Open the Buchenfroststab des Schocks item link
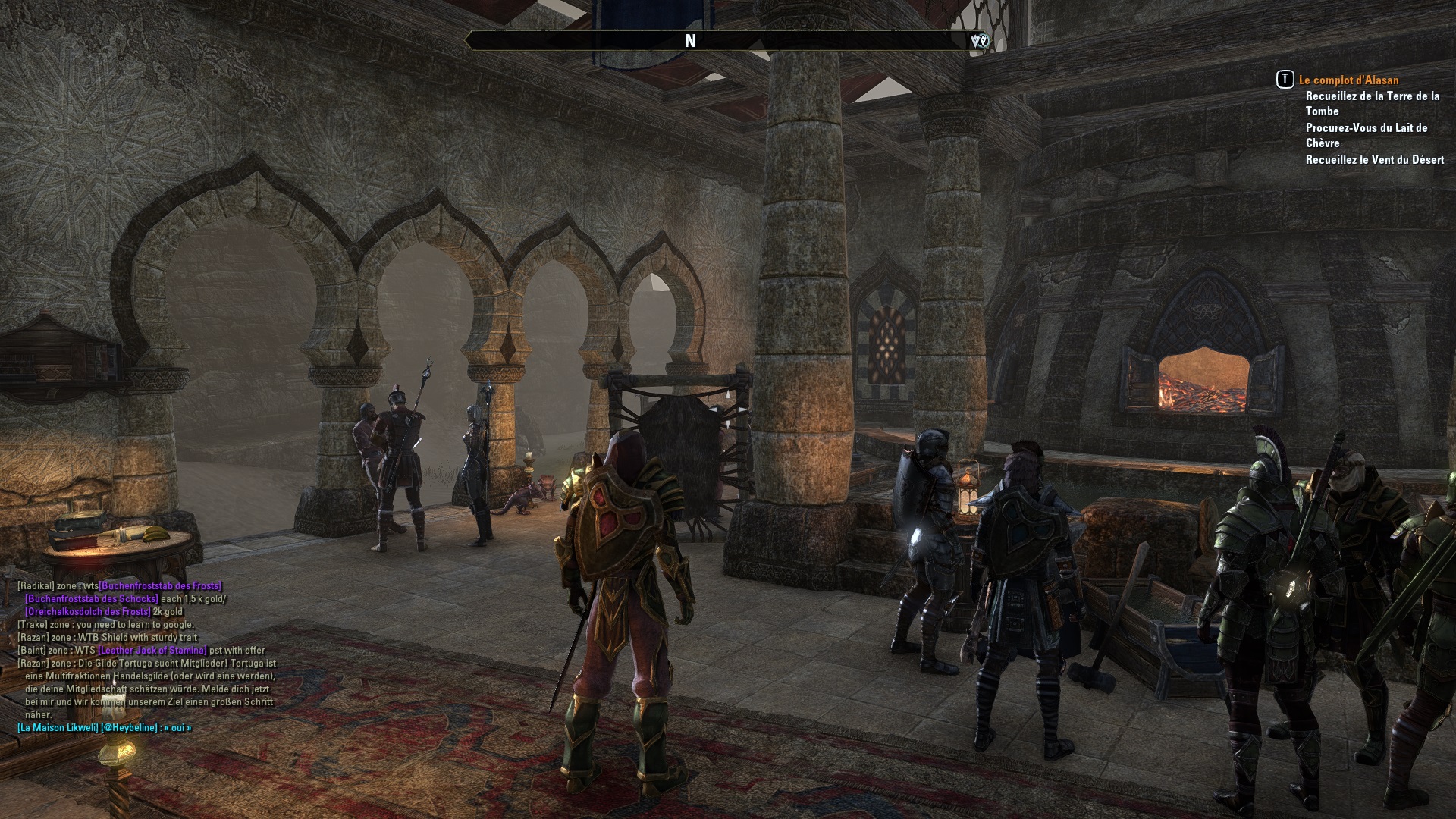 [x=91, y=599]
